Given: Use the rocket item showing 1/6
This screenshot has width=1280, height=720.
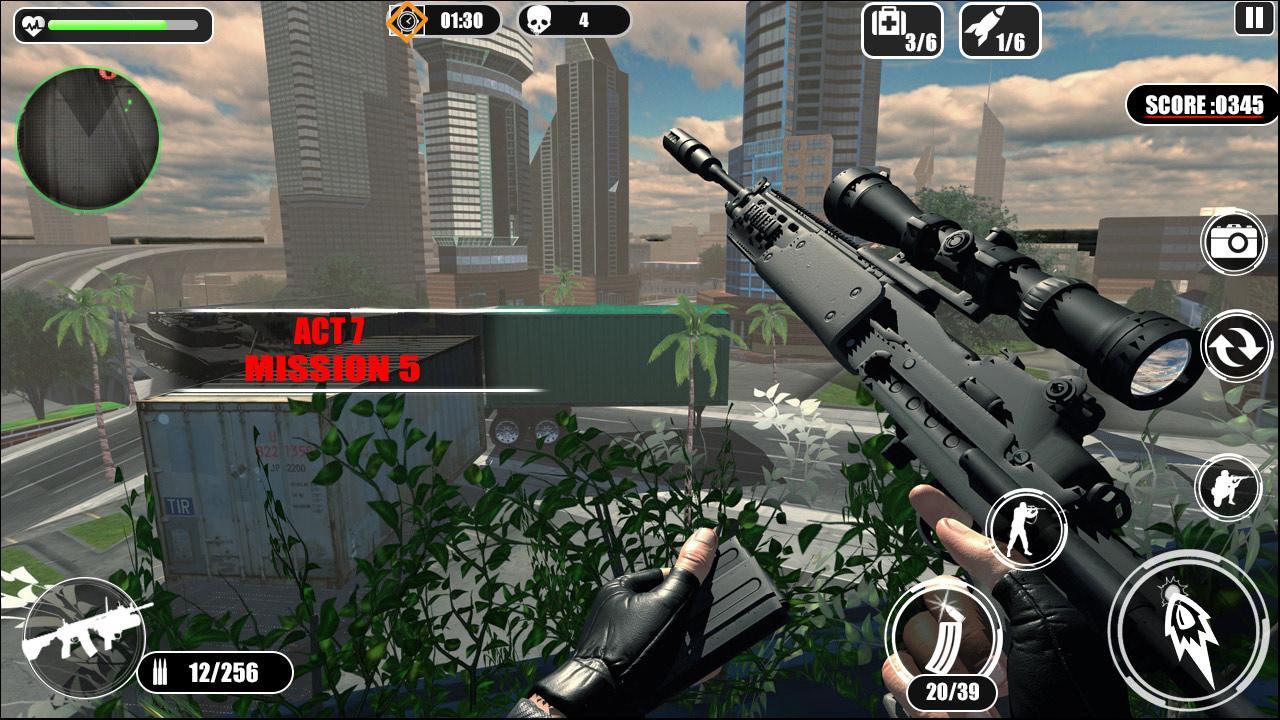Looking at the screenshot, I should point(1003,27).
